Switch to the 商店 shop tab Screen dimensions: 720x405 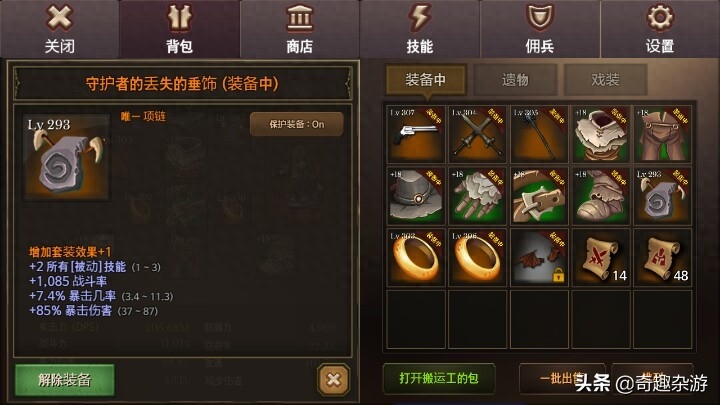tap(299, 28)
